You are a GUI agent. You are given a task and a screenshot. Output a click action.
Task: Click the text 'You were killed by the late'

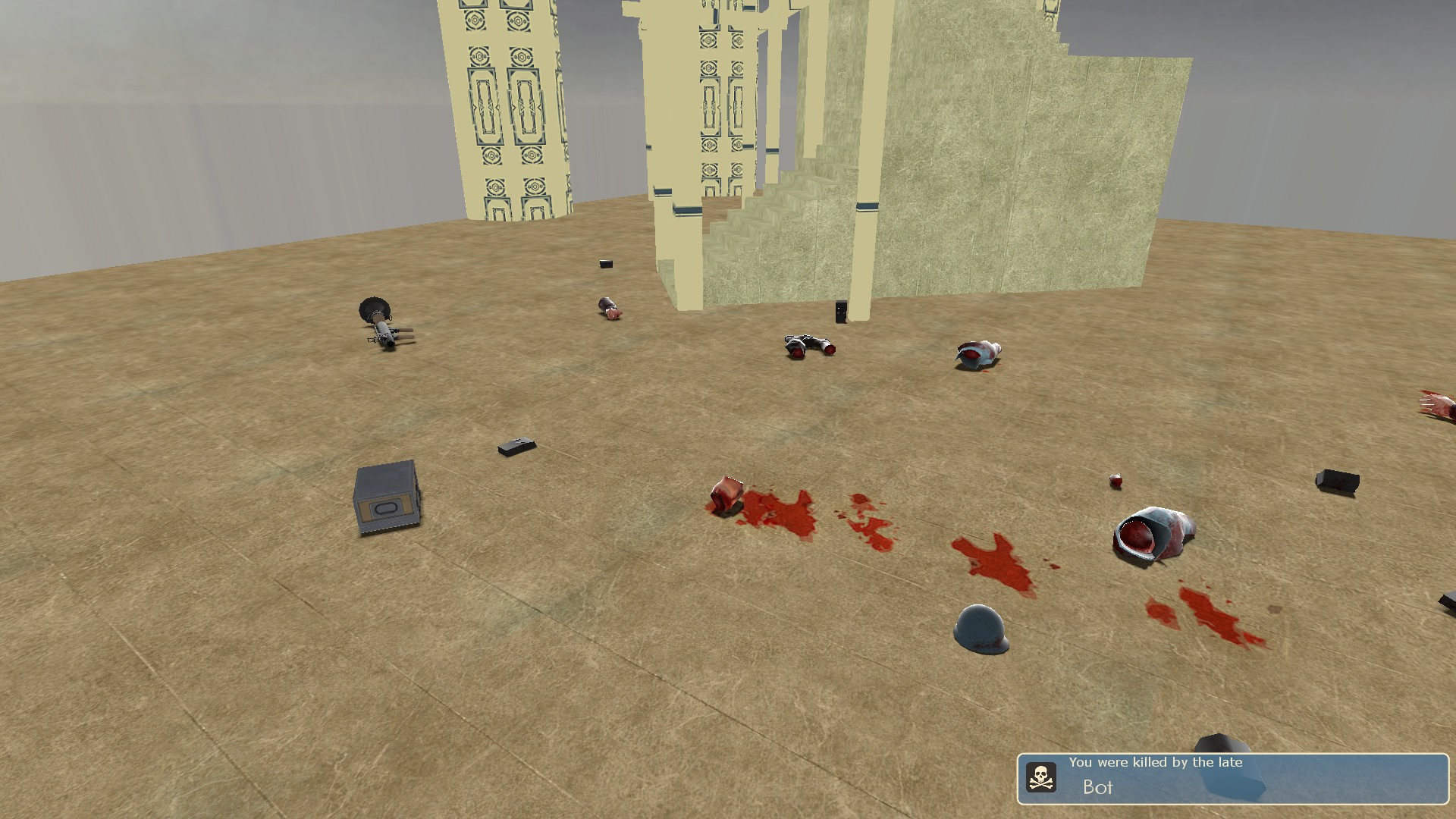(x=1156, y=764)
